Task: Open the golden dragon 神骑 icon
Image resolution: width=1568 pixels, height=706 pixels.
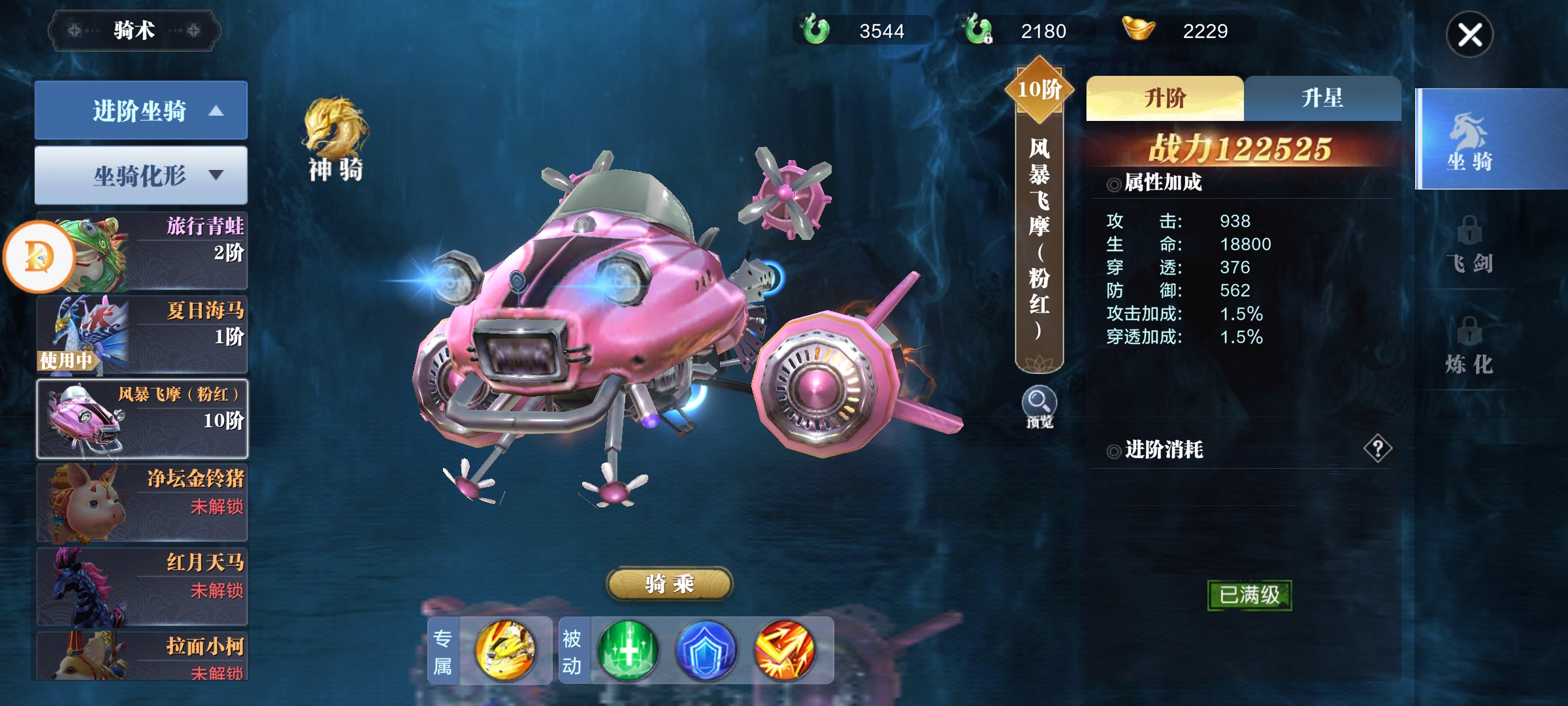Action: (335, 139)
